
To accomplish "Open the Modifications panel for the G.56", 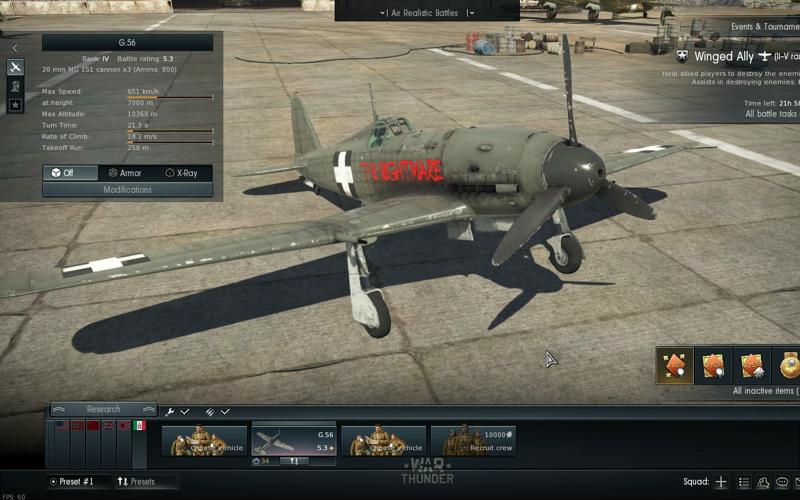I will coord(127,189).
